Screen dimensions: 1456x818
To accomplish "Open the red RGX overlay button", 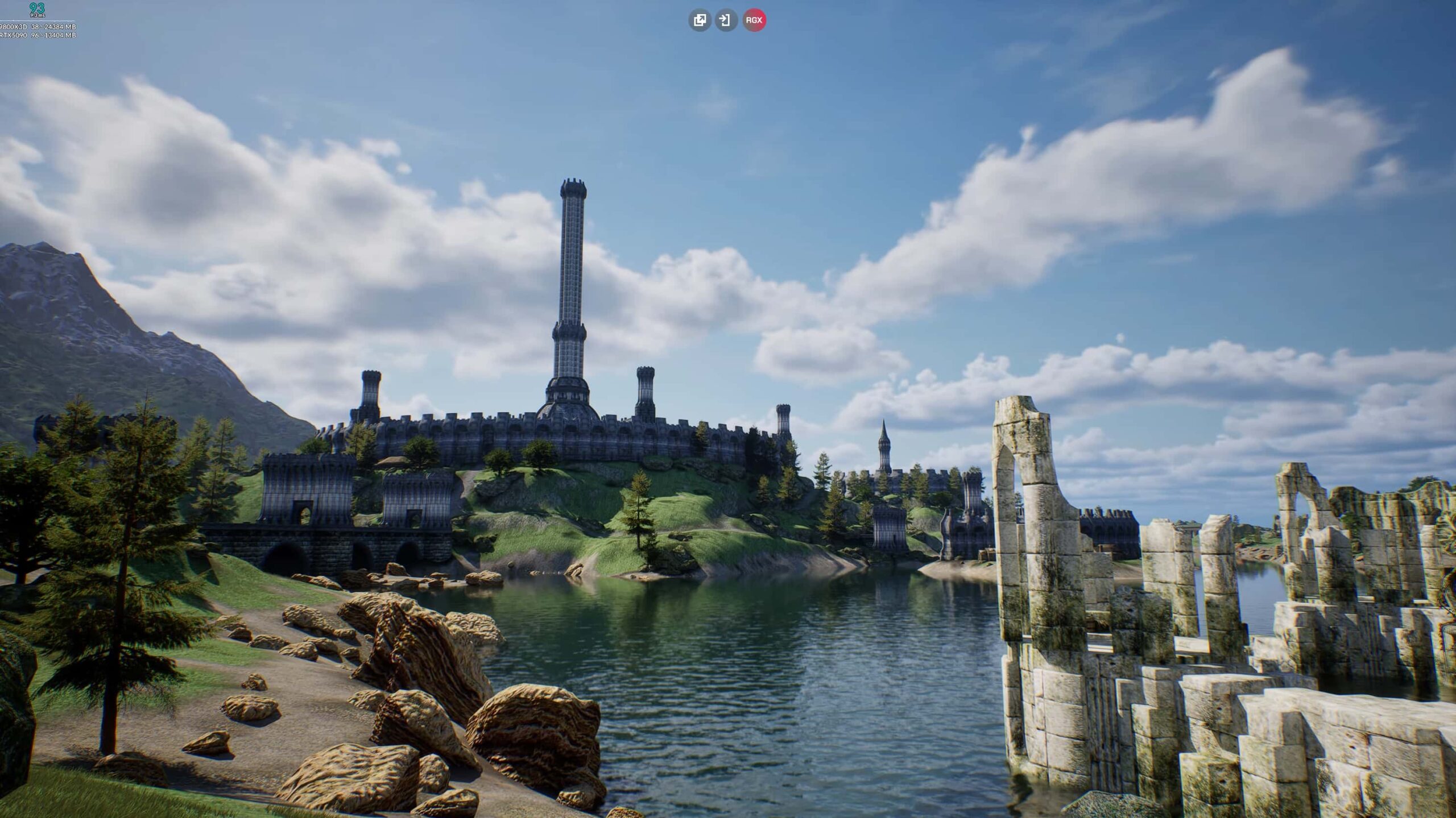I will click(x=754, y=20).
